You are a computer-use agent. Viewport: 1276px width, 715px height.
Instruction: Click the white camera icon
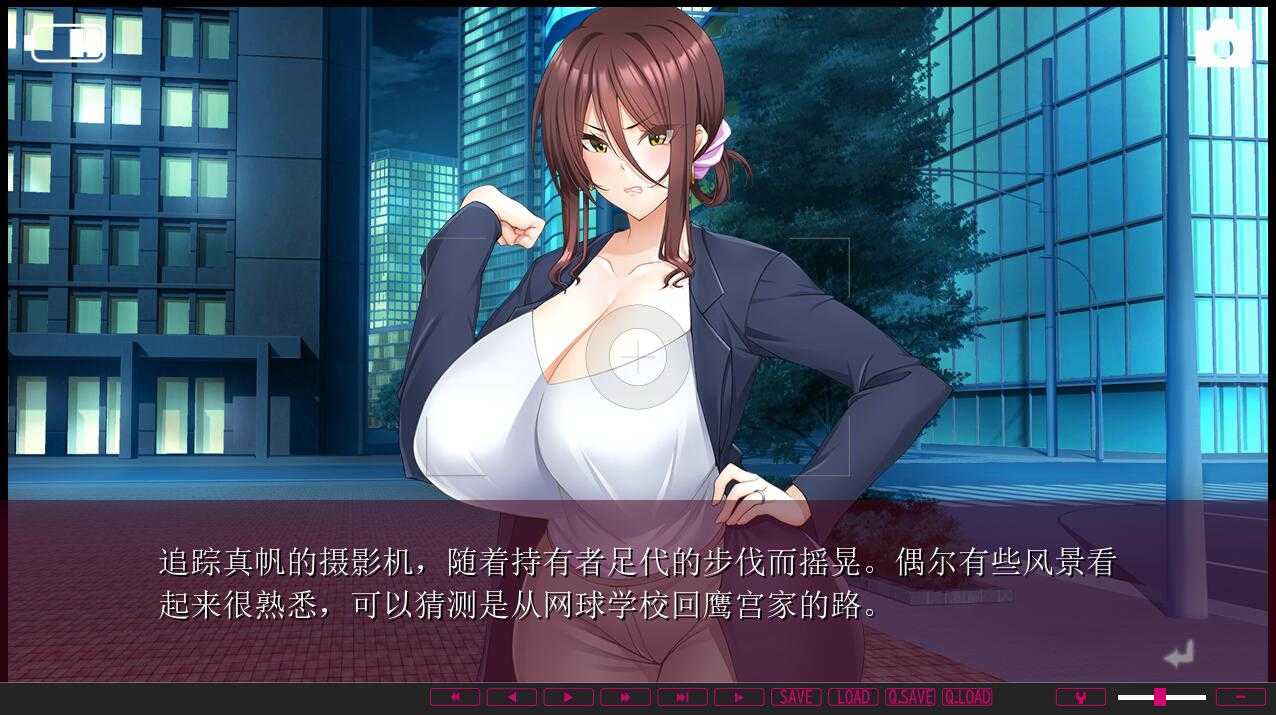click(1222, 45)
